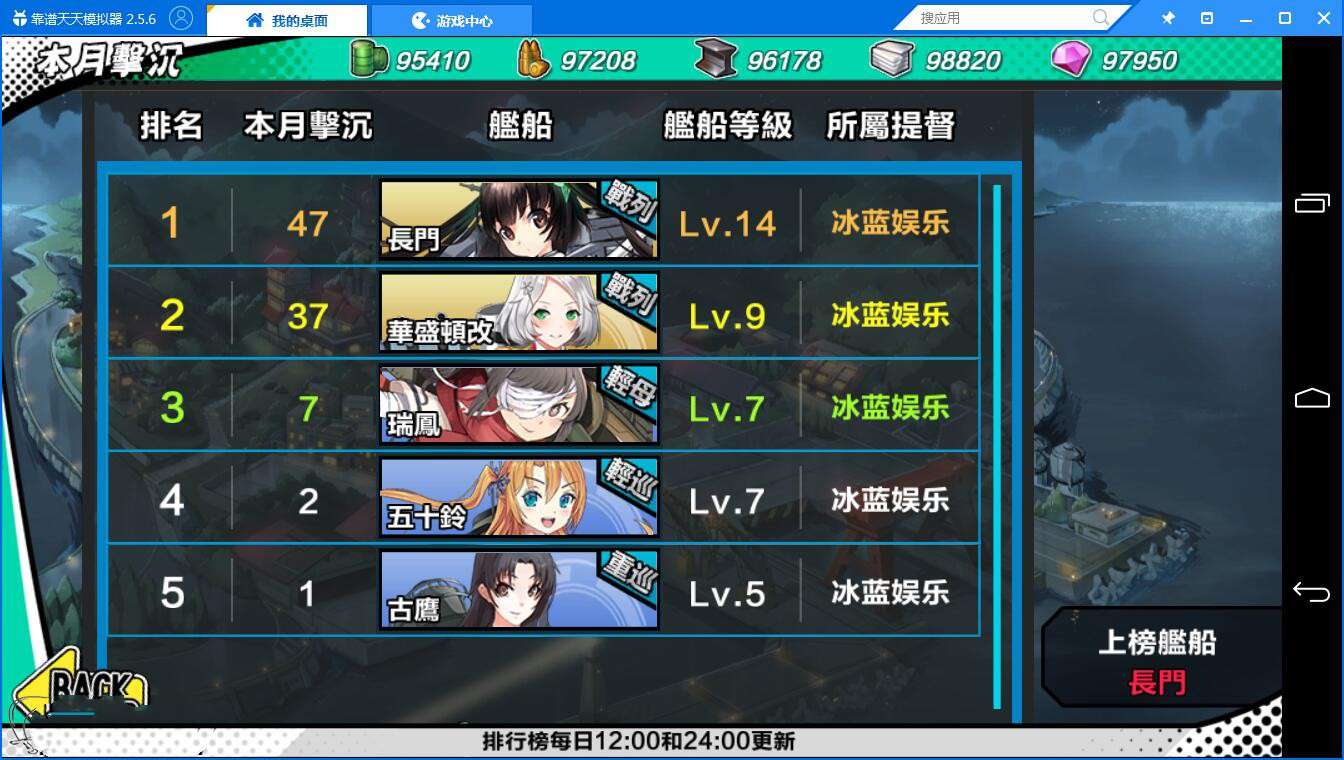
Task: Open the 游戏中心 emulator tab
Action: click(452, 20)
